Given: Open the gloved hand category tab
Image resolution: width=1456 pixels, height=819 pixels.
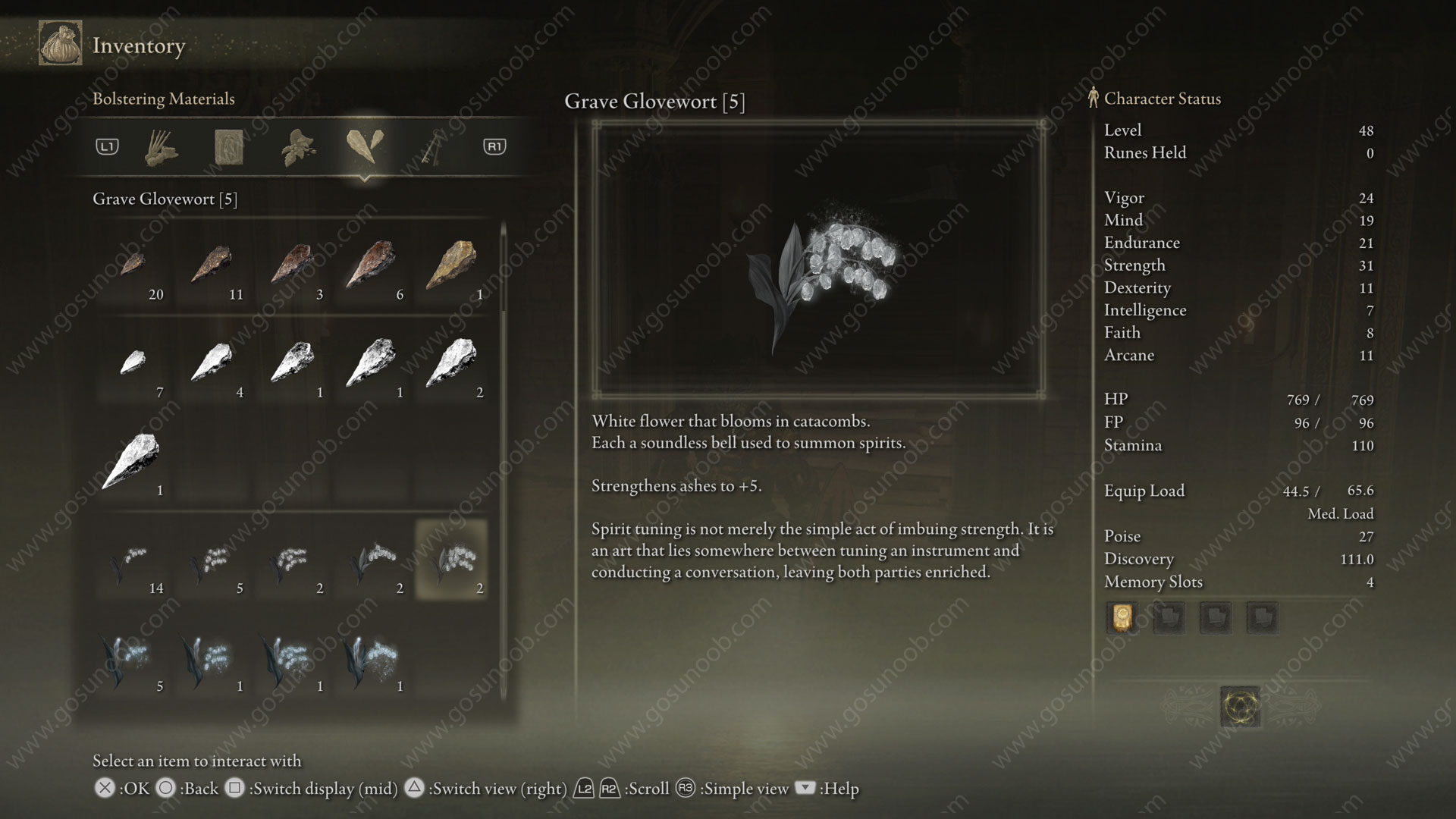Looking at the screenshot, I should [161, 146].
